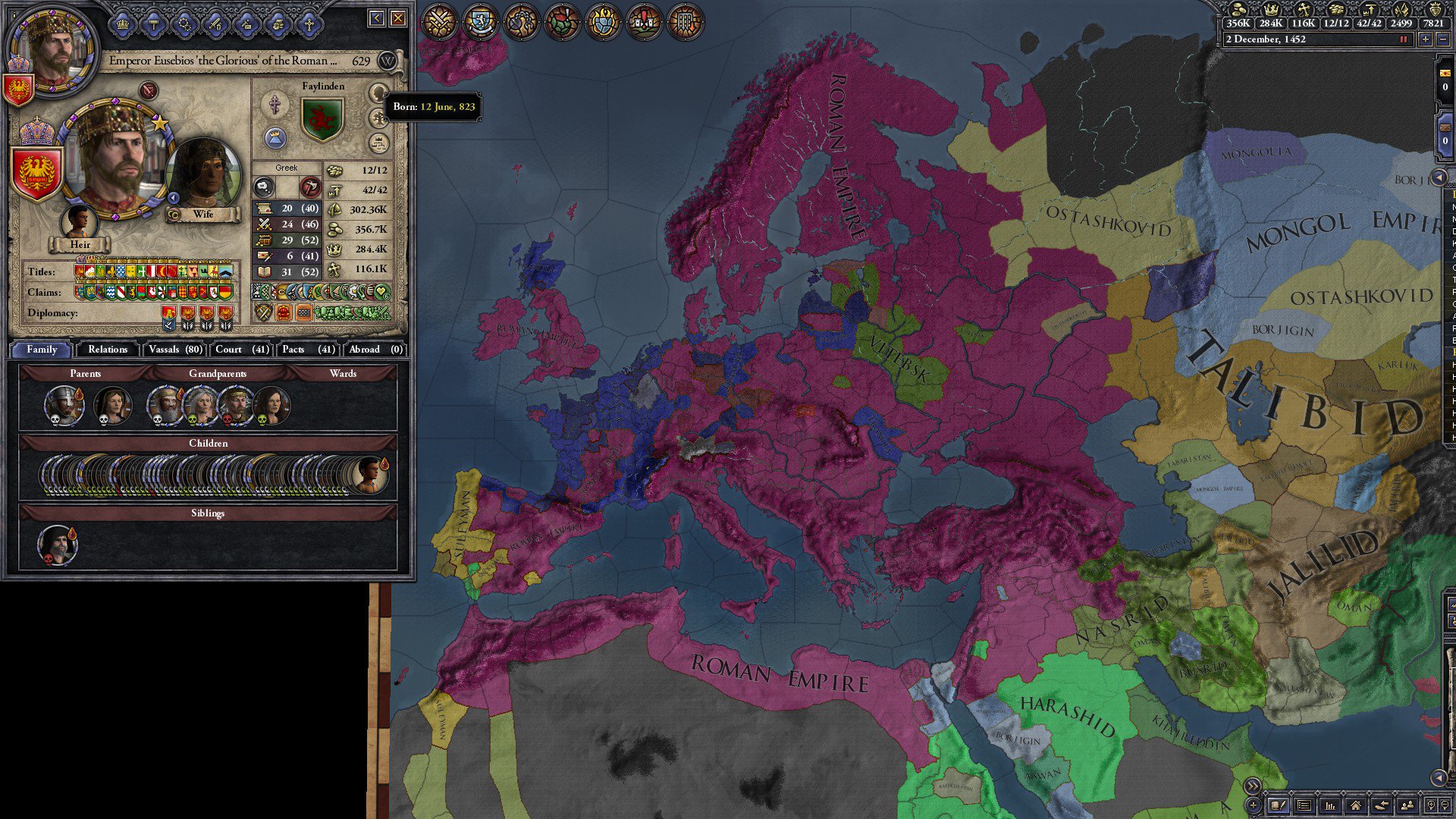Expand the minimap panel with the double-chevron button
Image resolution: width=1456 pixels, height=819 pixels.
pyautogui.click(x=1252, y=786)
